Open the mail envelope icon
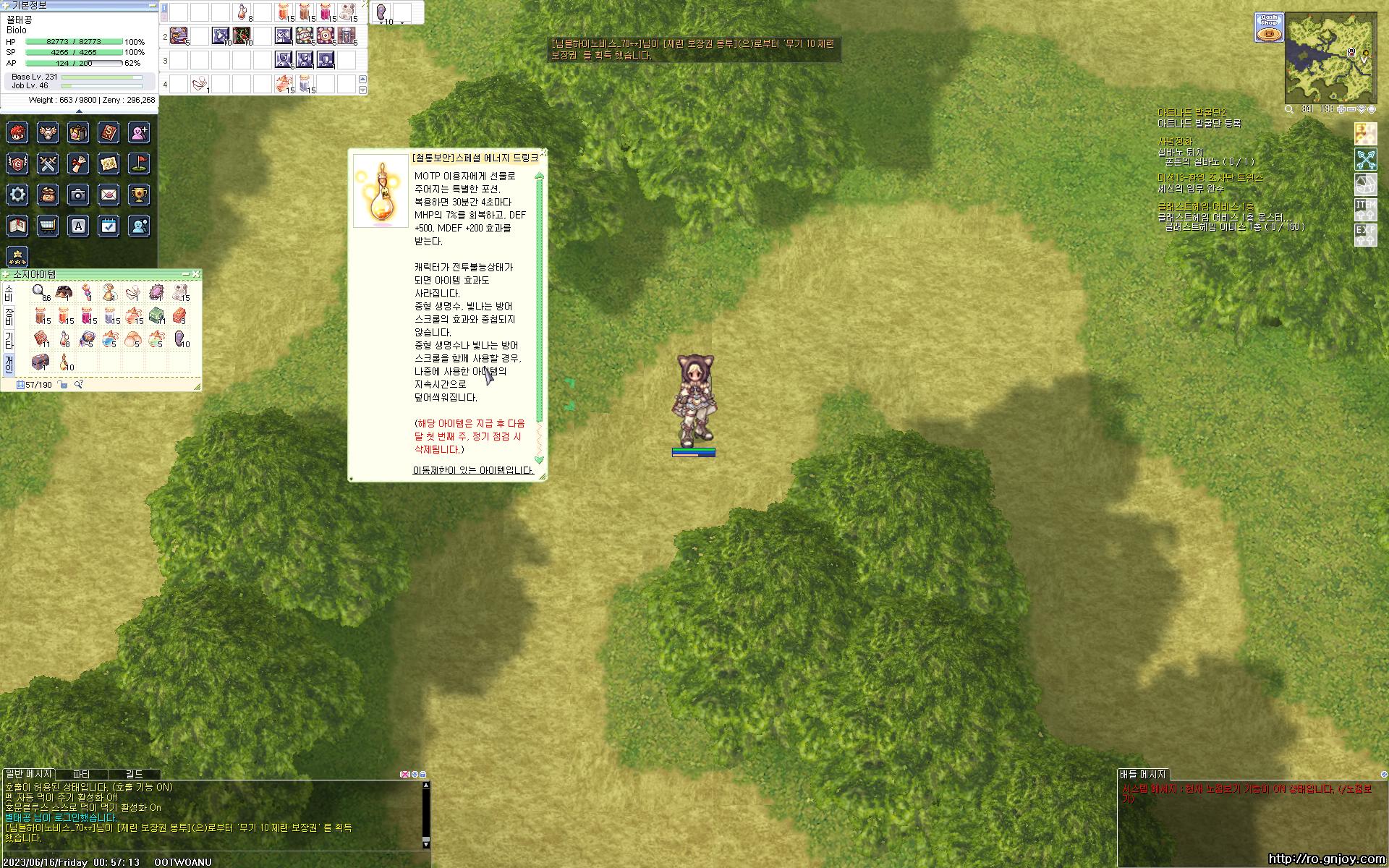 pyautogui.click(x=109, y=195)
